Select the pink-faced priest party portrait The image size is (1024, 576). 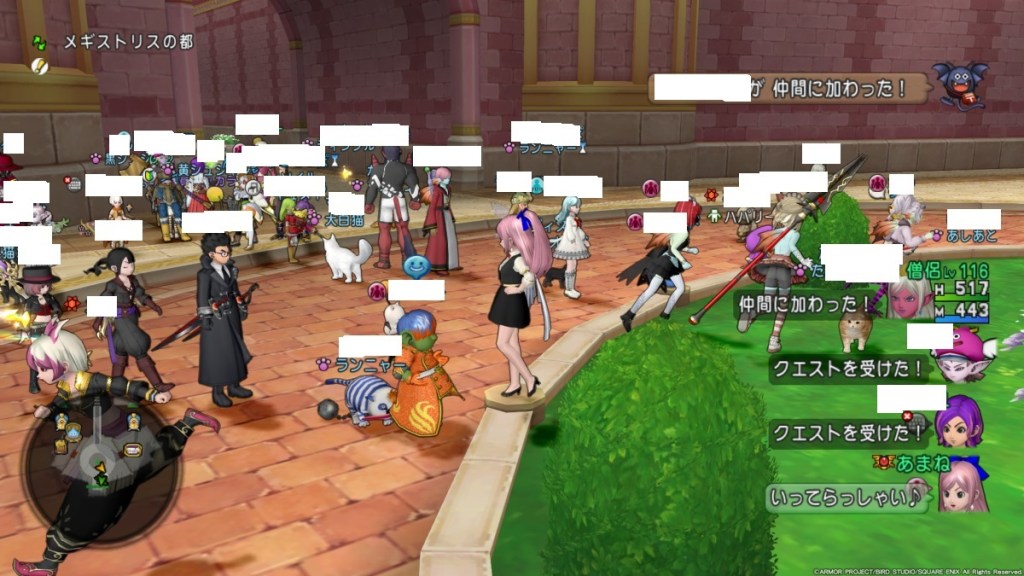(908, 297)
